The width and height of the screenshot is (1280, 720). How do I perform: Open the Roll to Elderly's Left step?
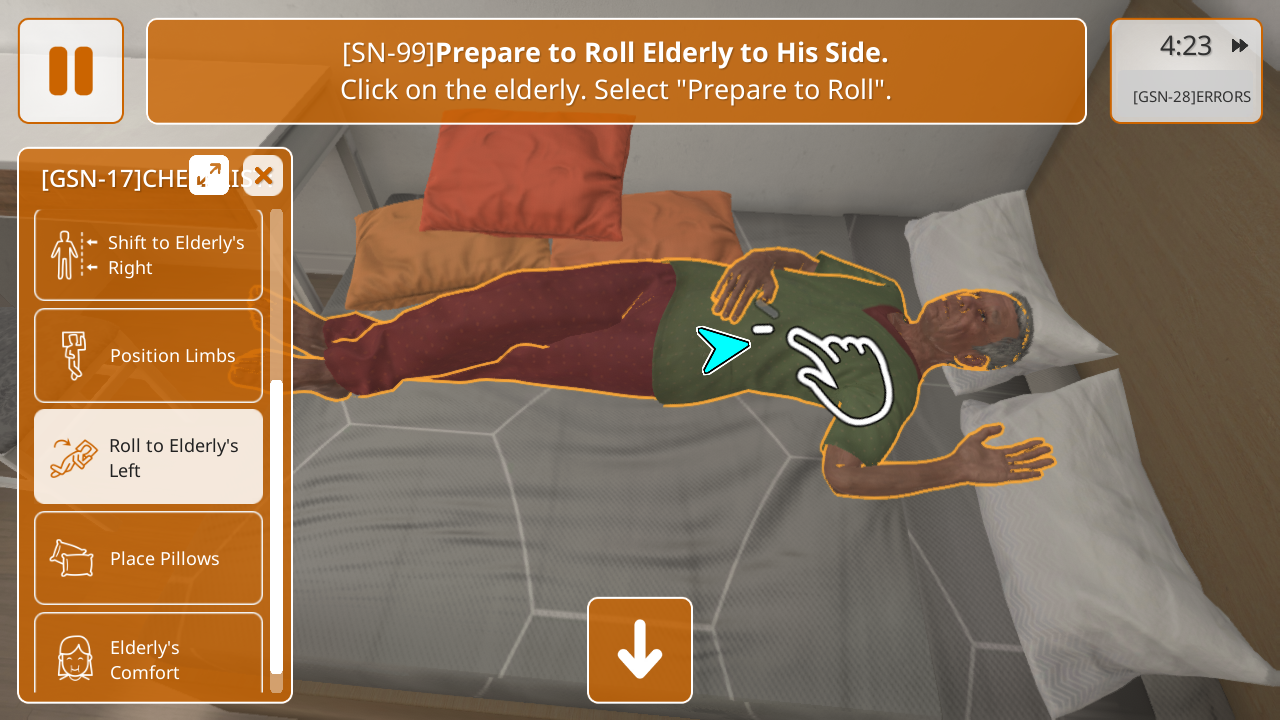pos(149,457)
